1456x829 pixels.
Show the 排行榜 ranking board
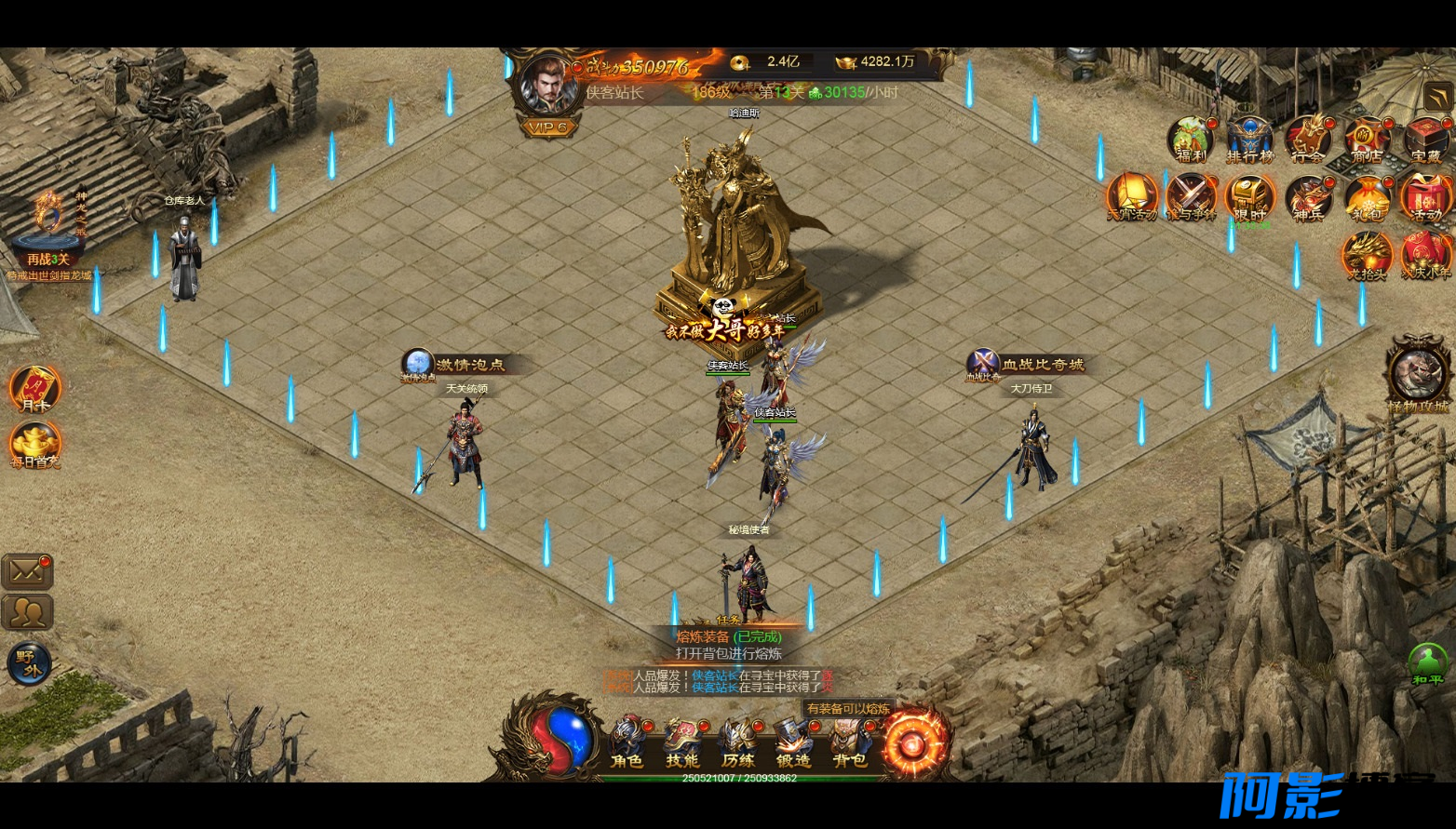point(1249,140)
